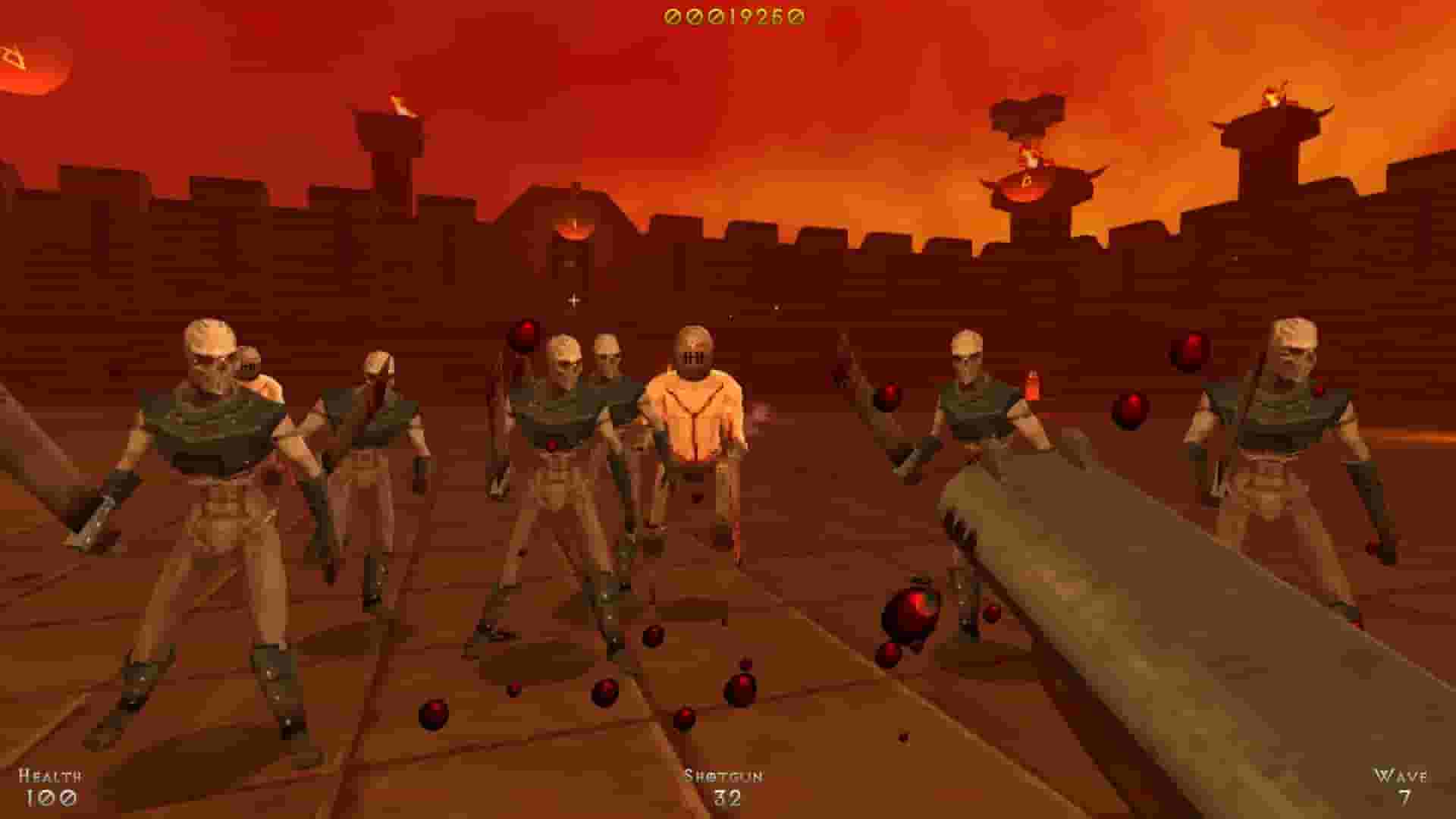Click the crosshair in the screen center

pyautogui.click(x=573, y=300)
